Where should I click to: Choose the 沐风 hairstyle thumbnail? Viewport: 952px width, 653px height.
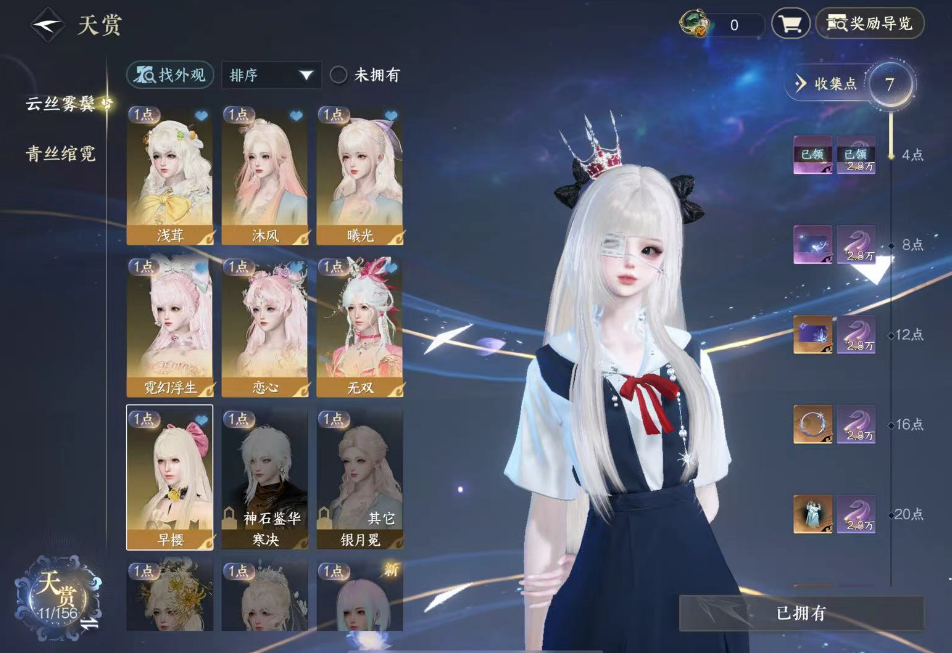(264, 175)
